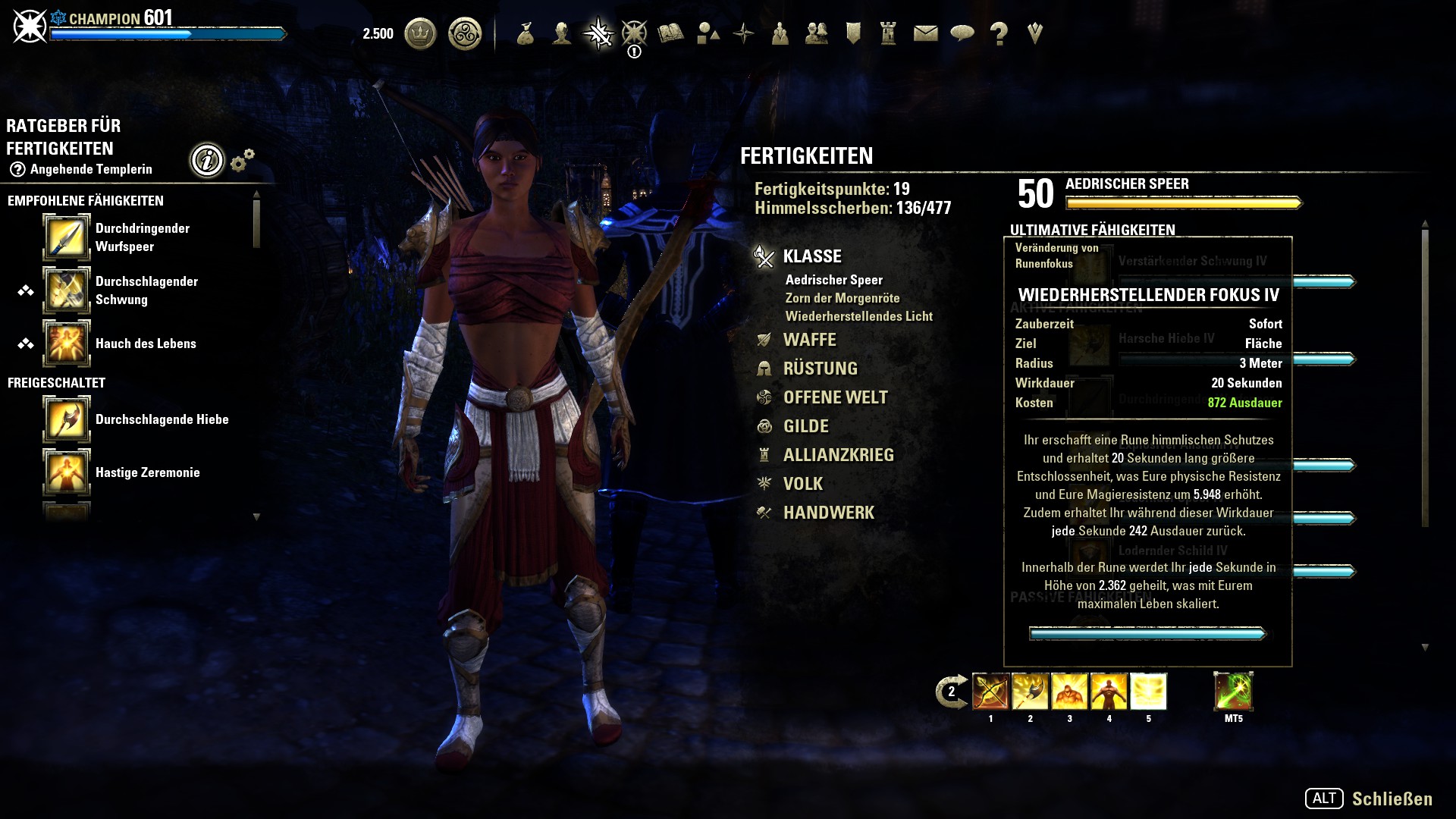Viewport: 1456px width, 819px height.
Task: Expand the ALLIANZKRIEG skill category
Action: (838, 455)
